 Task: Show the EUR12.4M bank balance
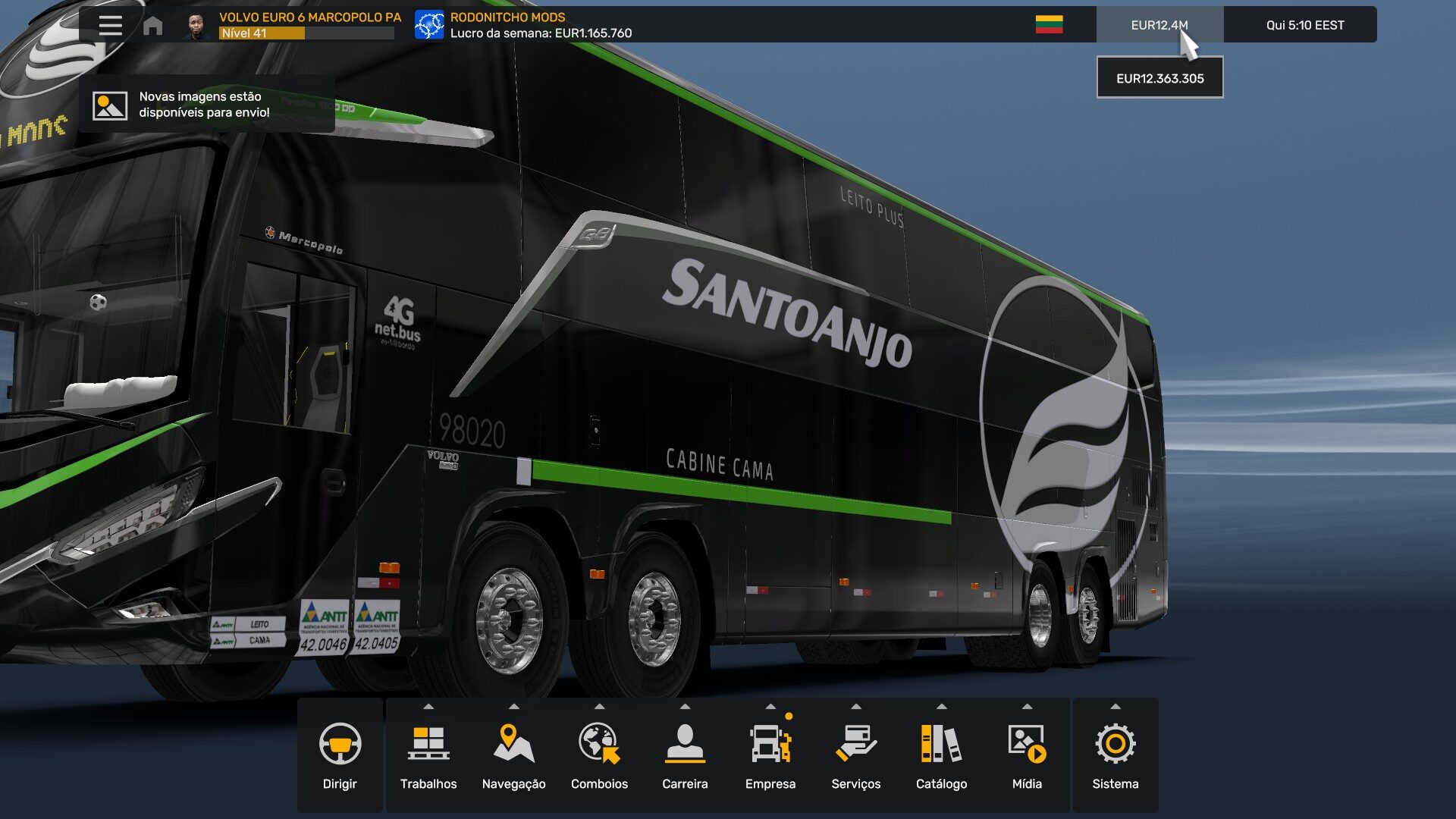(1159, 25)
